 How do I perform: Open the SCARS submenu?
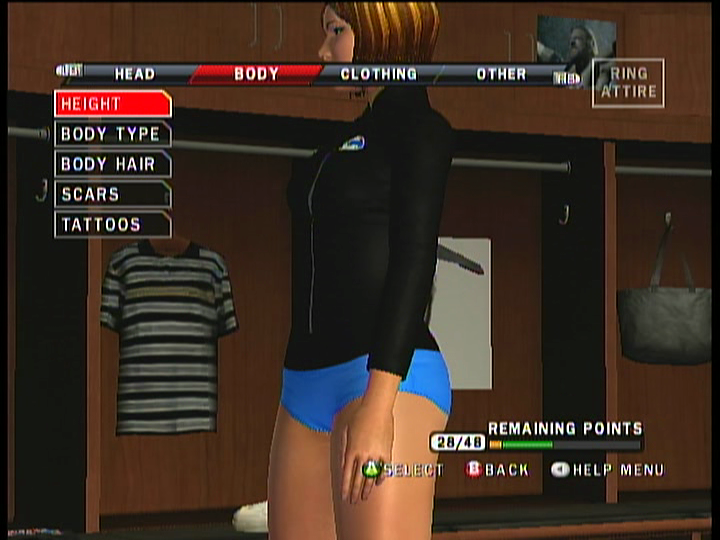112,194
